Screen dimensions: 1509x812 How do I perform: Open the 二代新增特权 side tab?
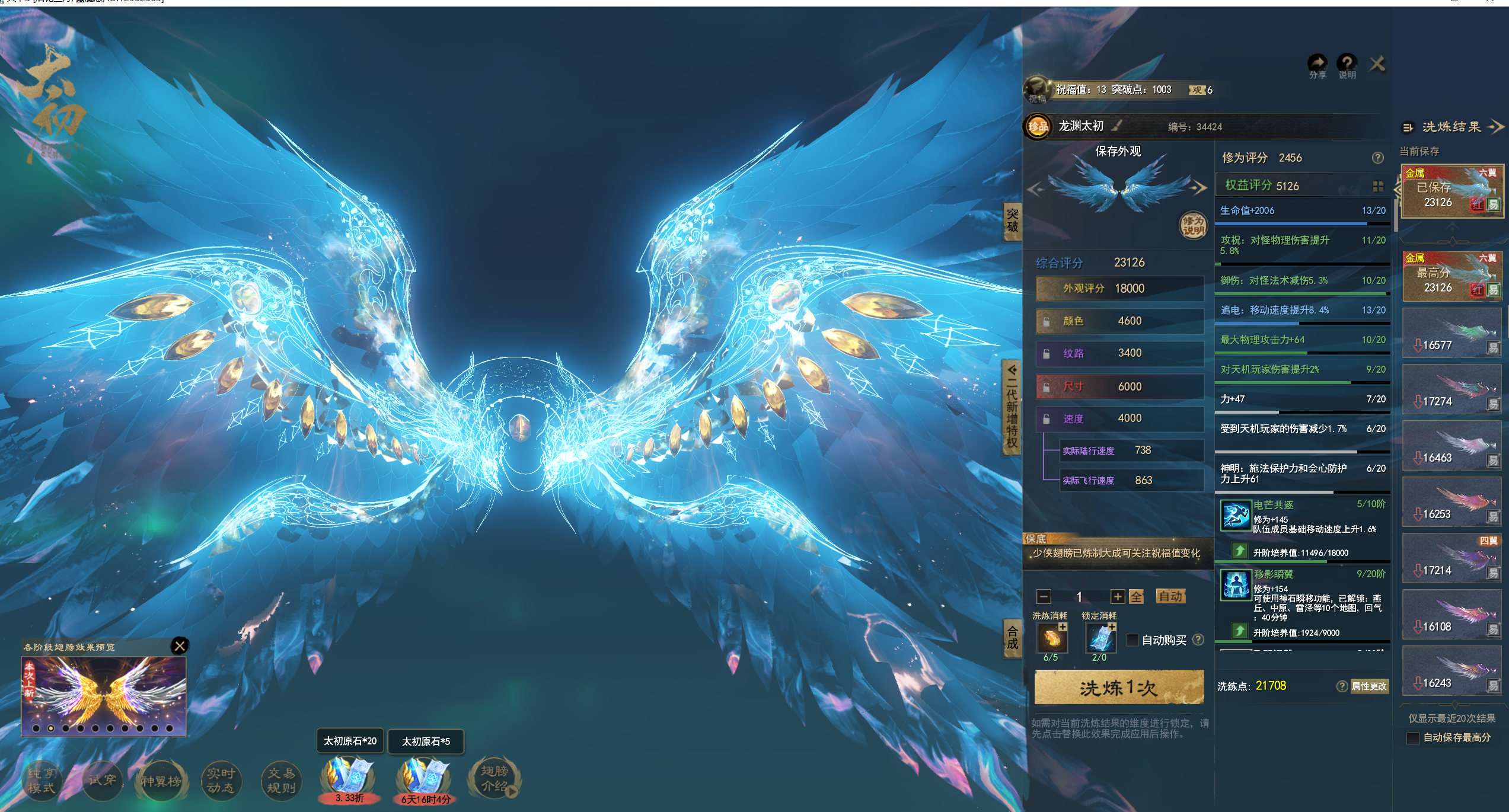tap(1012, 408)
